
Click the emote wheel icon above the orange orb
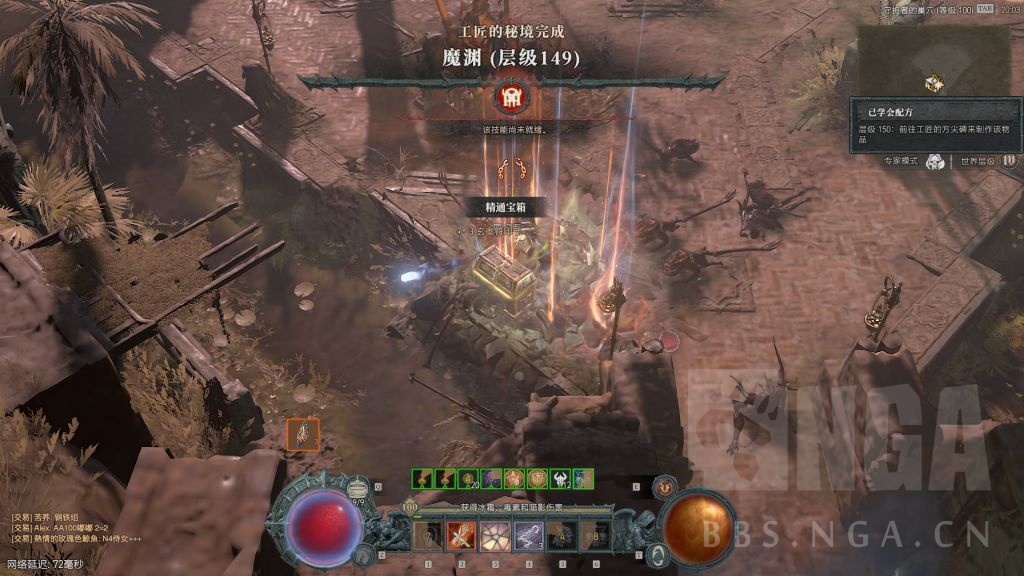[663, 488]
